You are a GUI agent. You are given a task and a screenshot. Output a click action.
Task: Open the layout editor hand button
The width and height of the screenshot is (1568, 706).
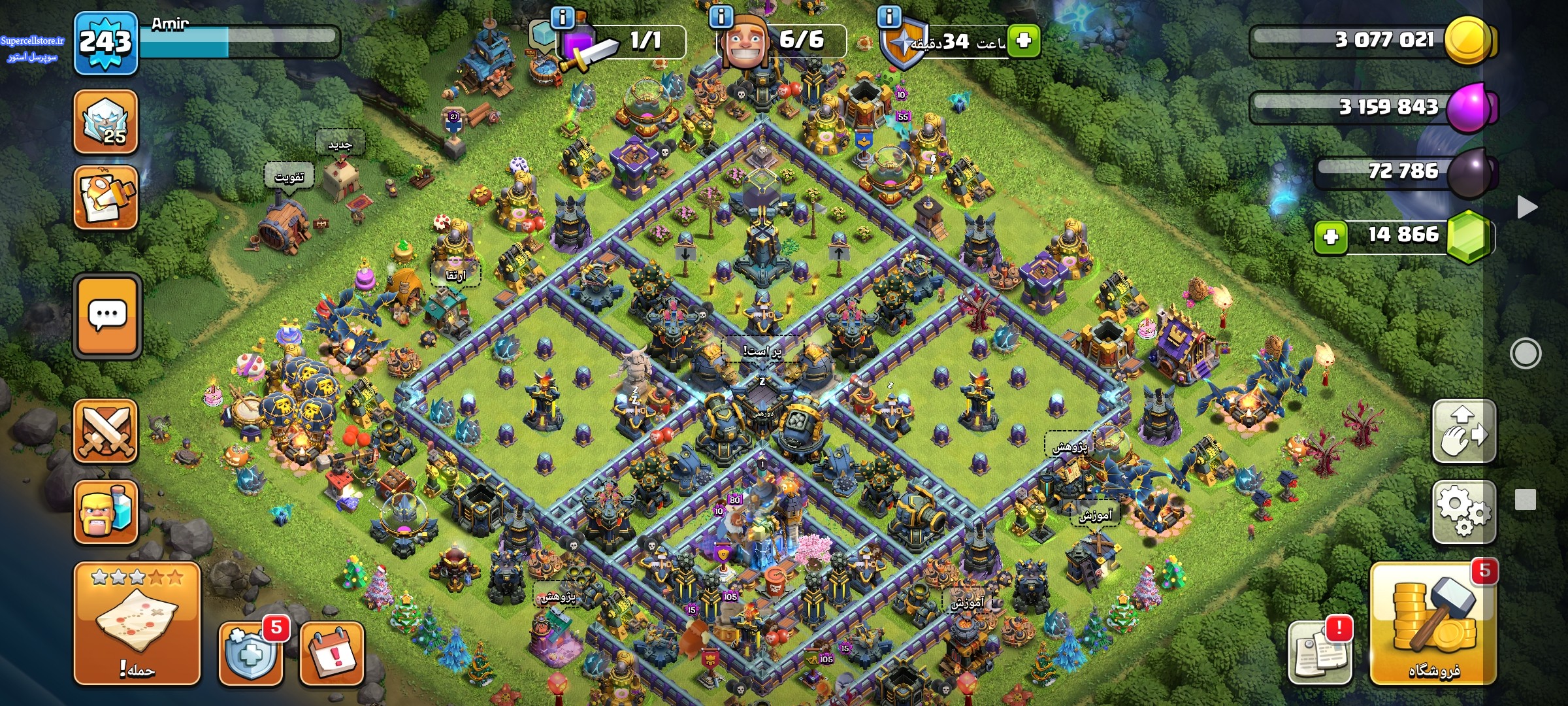coord(1463,431)
